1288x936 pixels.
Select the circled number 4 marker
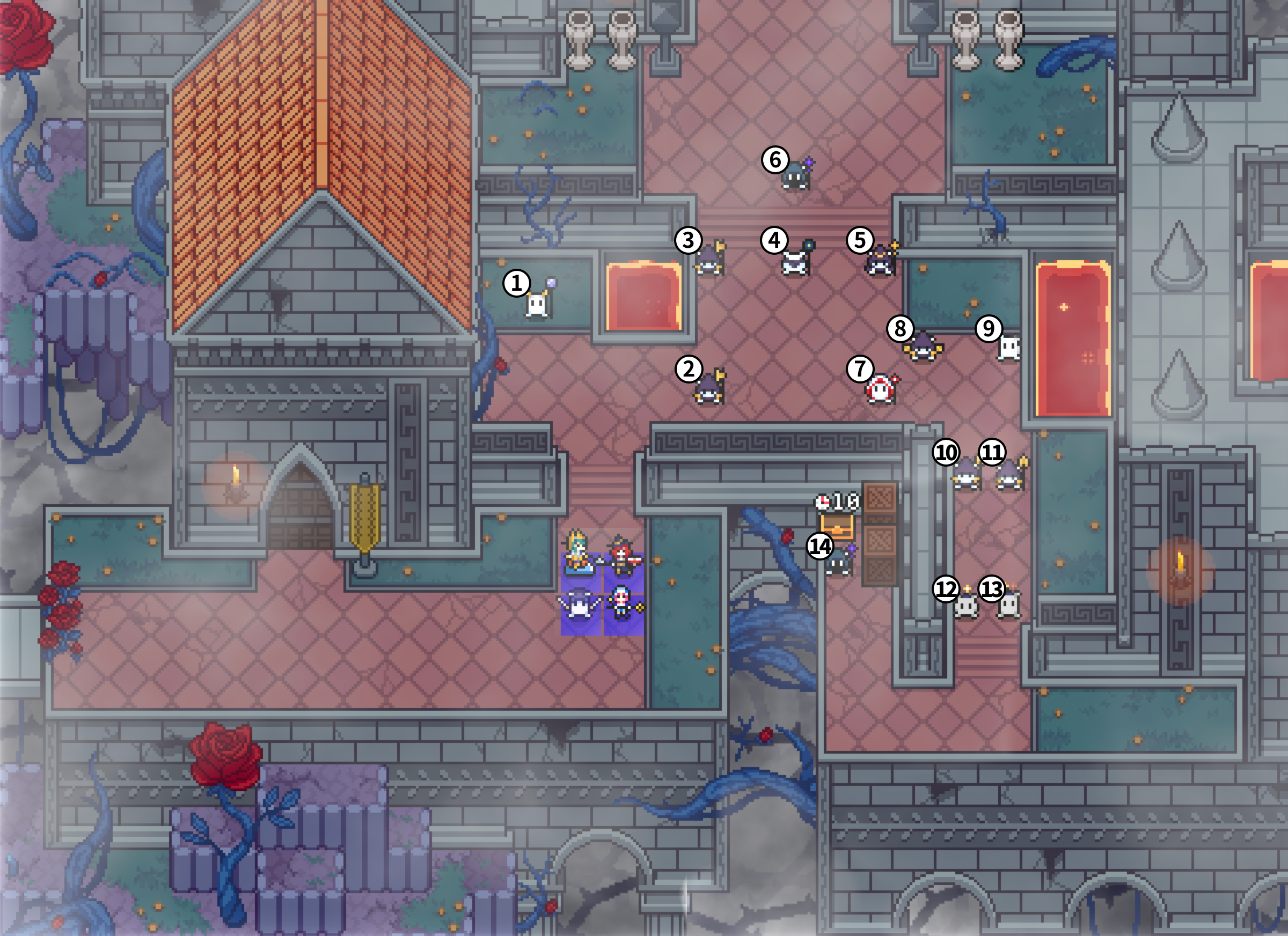(774, 240)
